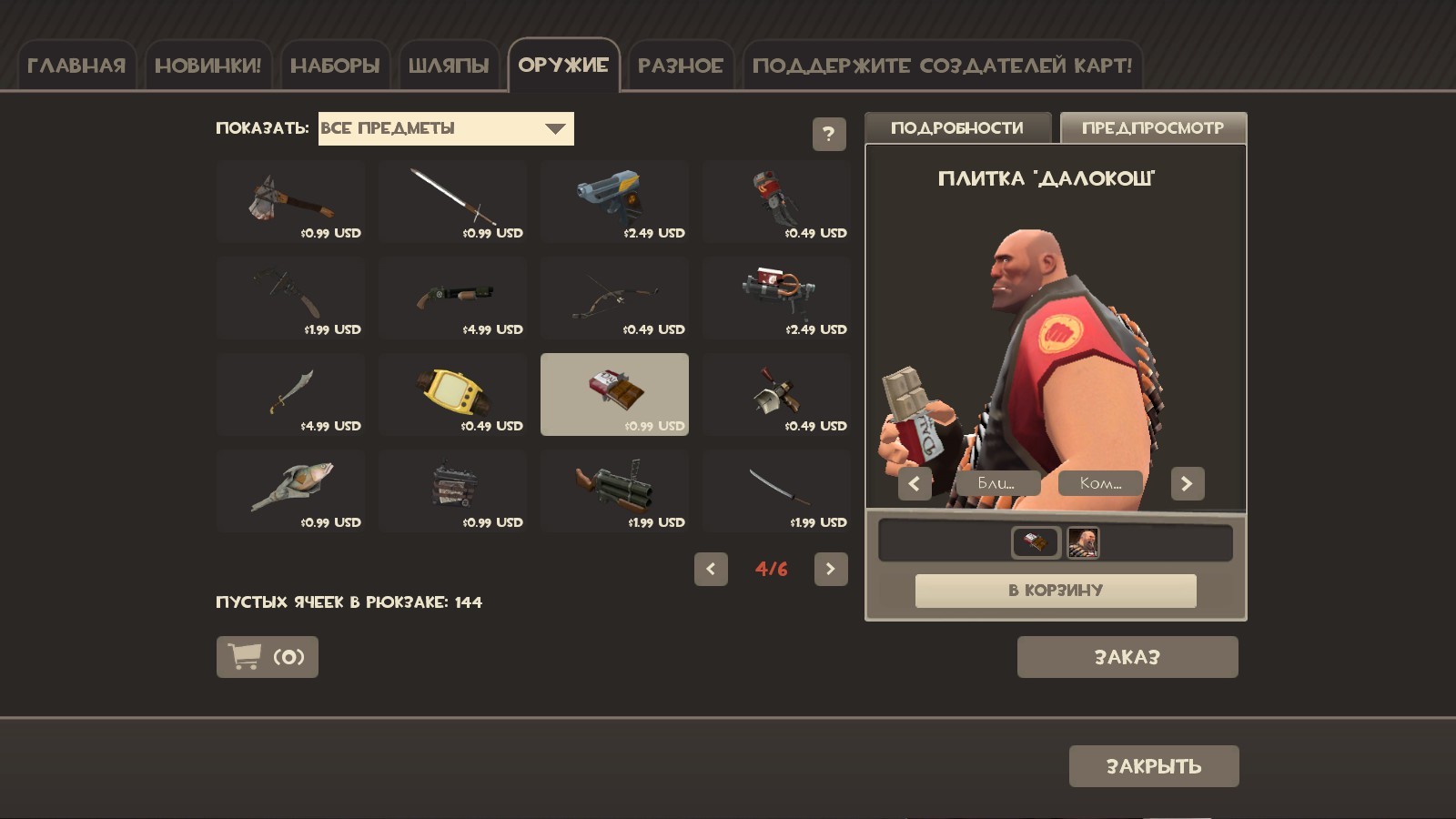Screen dimensions: 1456x819
Task: Select the fish weapon priced $0.99
Action: point(289,491)
